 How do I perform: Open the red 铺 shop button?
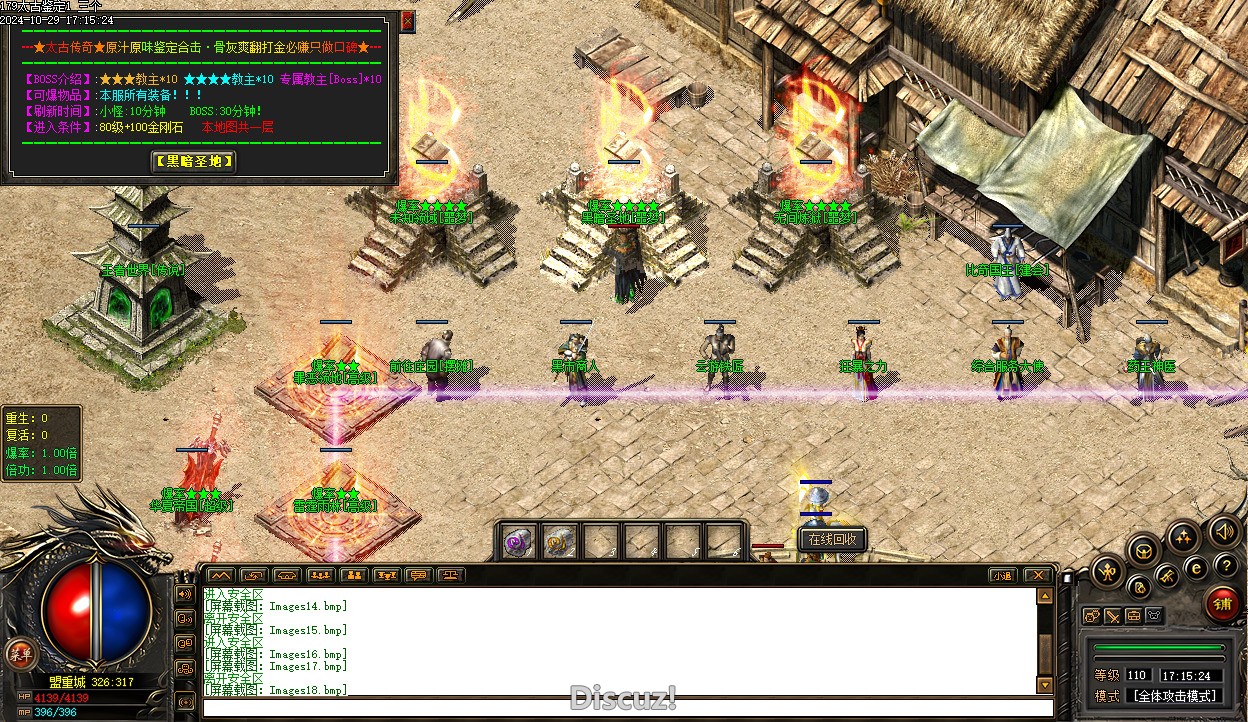(1221, 604)
